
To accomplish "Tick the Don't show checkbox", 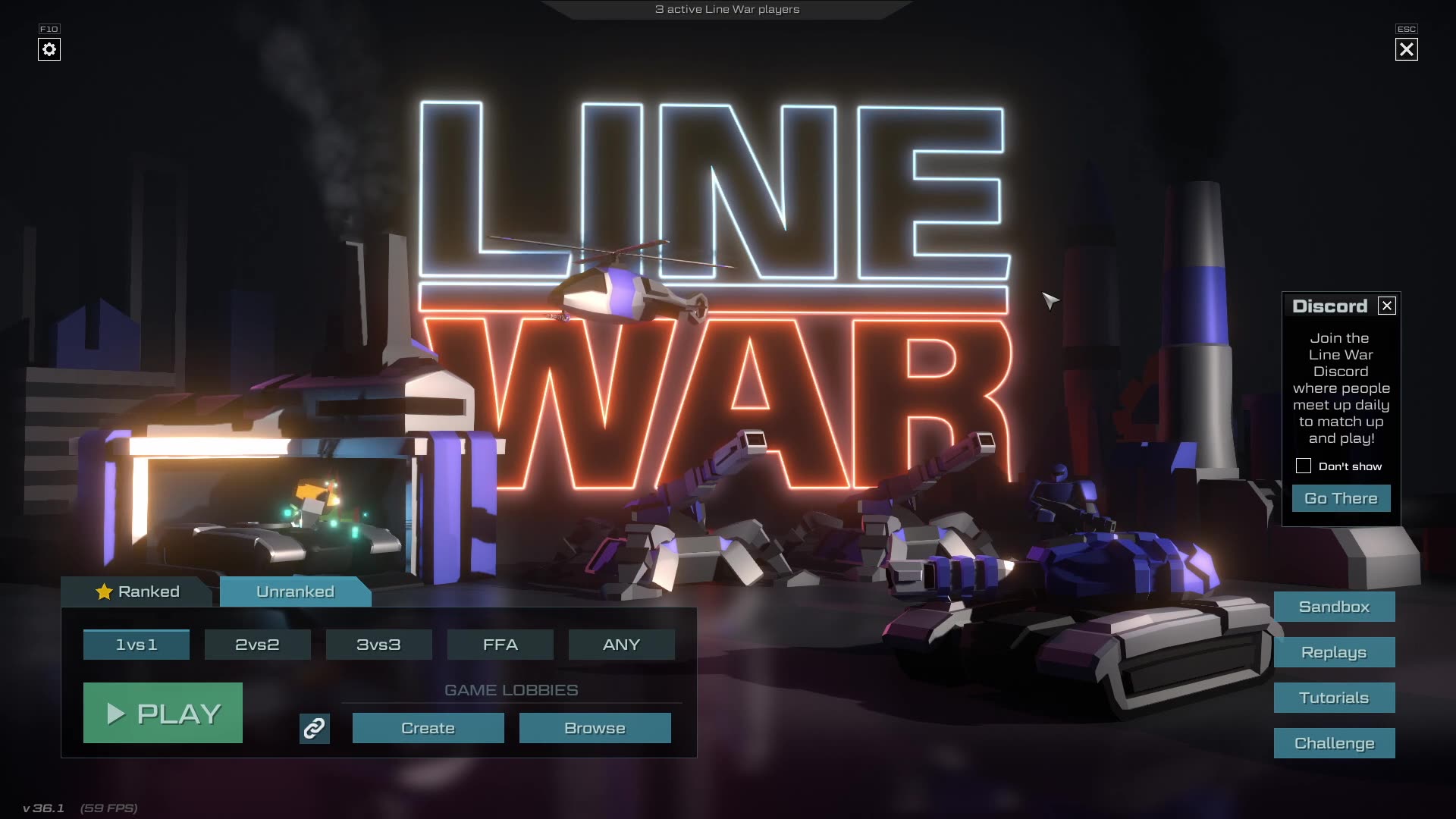I will pyautogui.click(x=1303, y=466).
